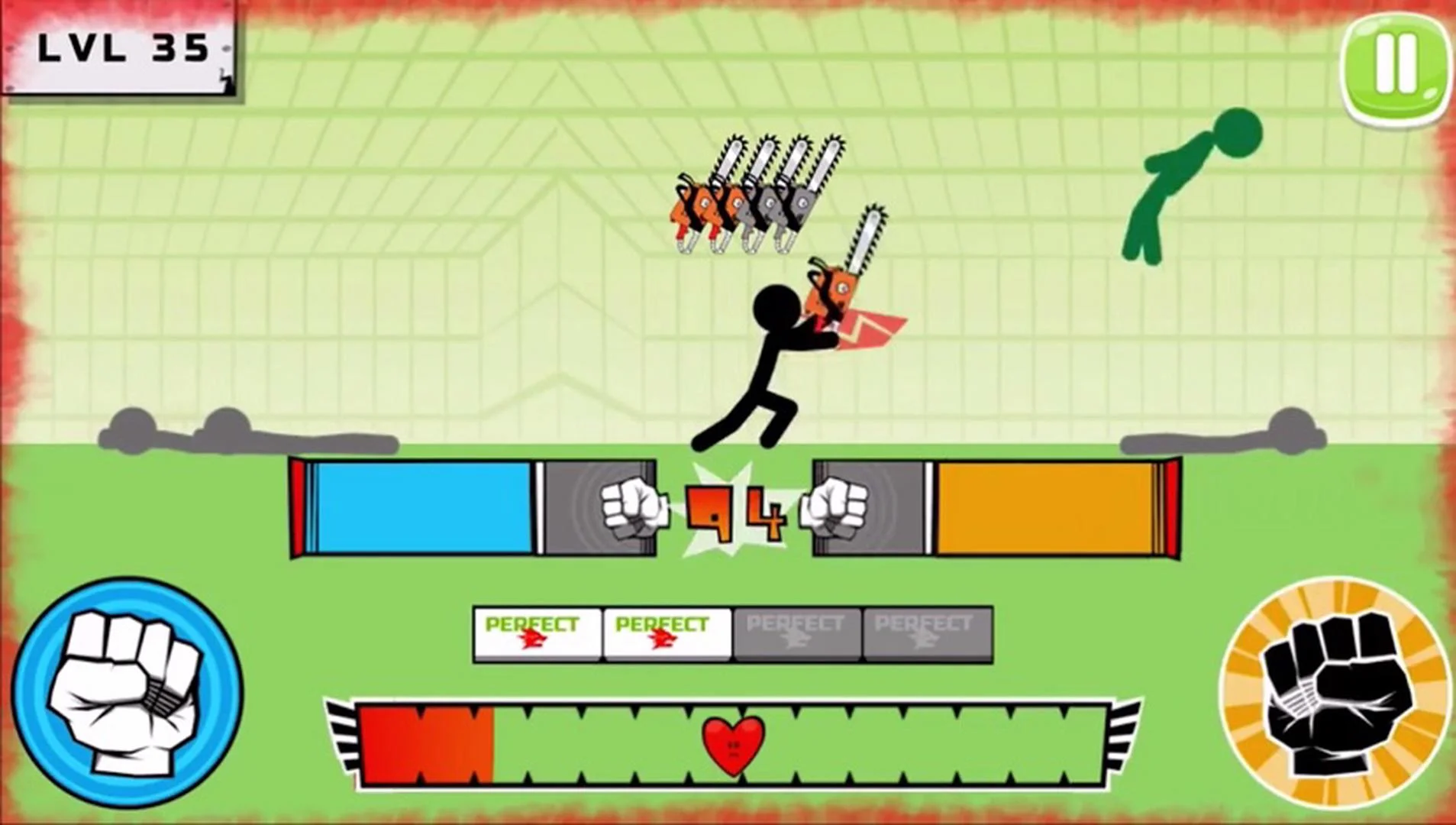The width and height of the screenshot is (1456, 825).
Task: Enable the third grayed-out PERFECT slot
Action: (794, 634)
